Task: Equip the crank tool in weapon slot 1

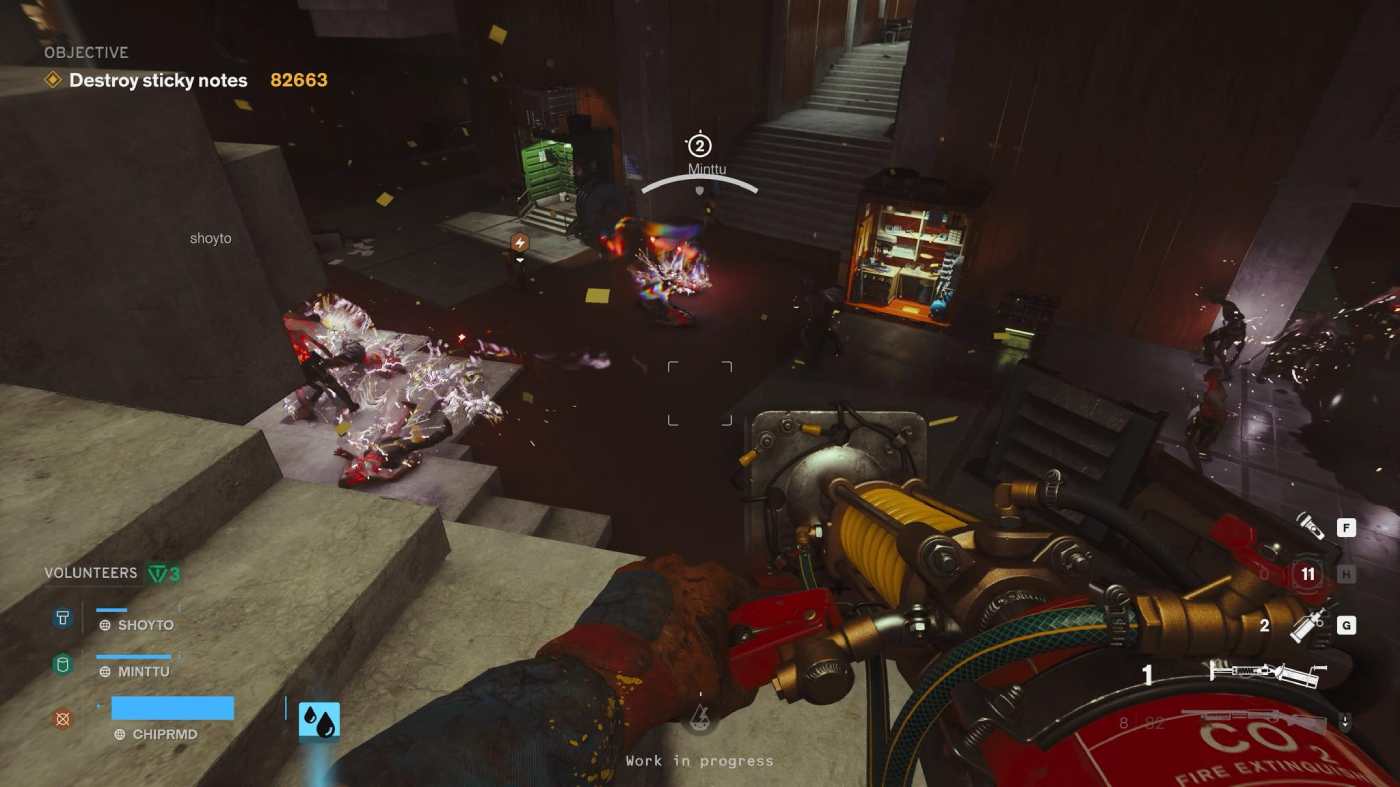Action: coord(1267,674)
